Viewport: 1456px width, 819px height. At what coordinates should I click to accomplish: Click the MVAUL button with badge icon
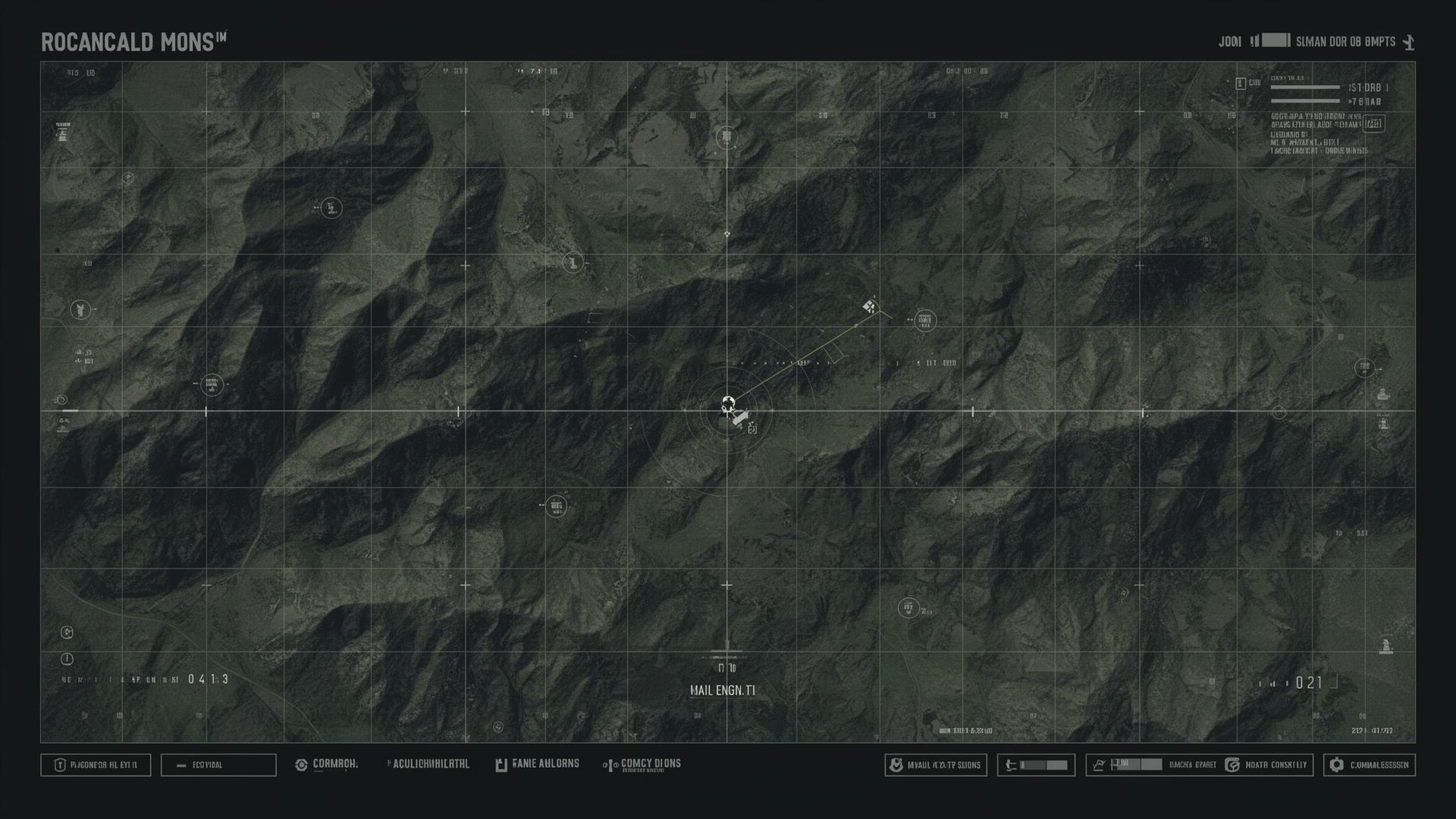point(936,765)
